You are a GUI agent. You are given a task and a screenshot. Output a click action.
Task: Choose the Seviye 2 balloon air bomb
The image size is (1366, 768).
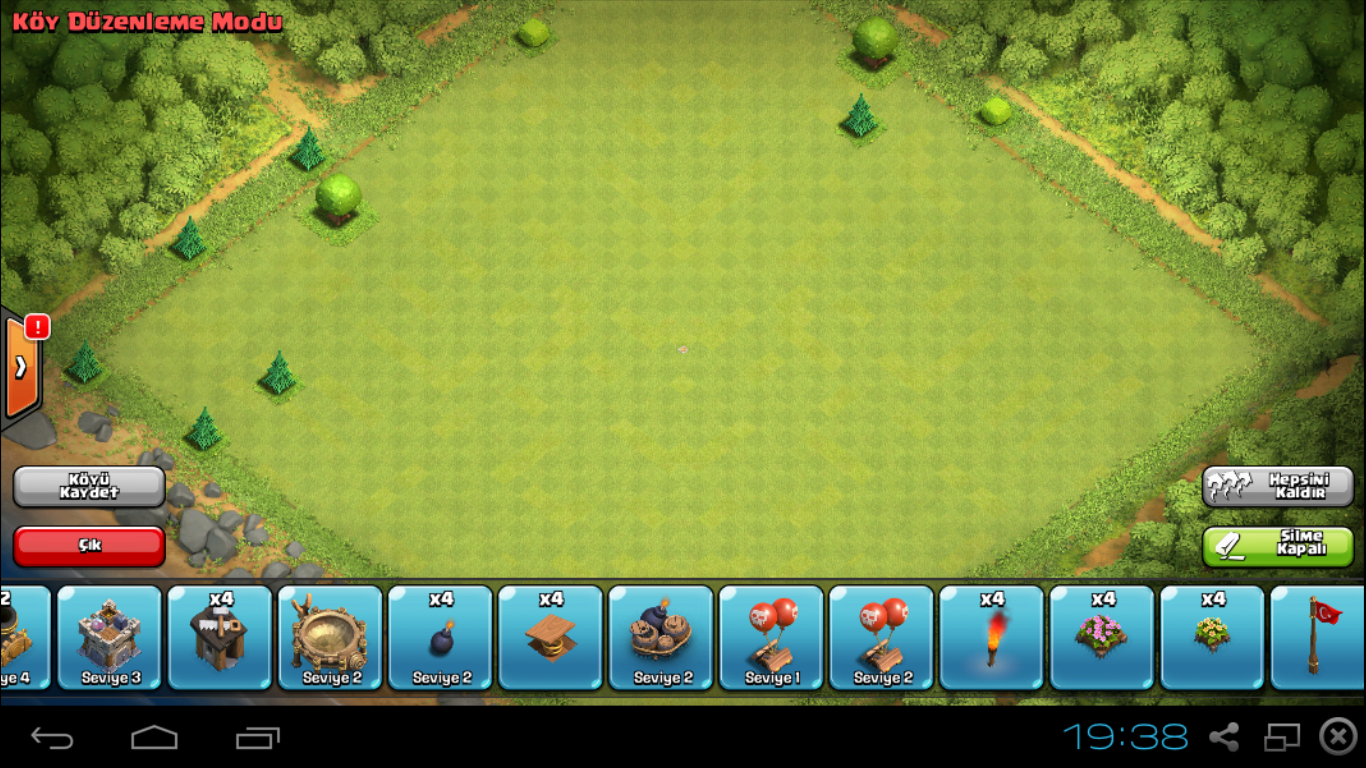[x=882, y=637]
